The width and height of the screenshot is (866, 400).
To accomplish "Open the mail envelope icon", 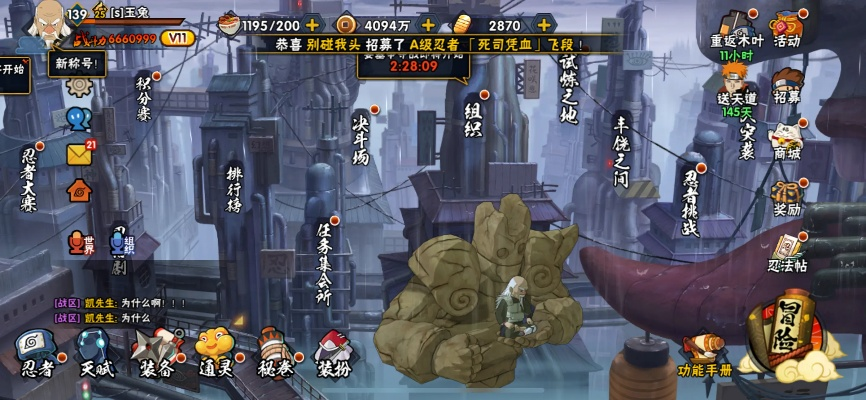I will (x=79, y=154).
